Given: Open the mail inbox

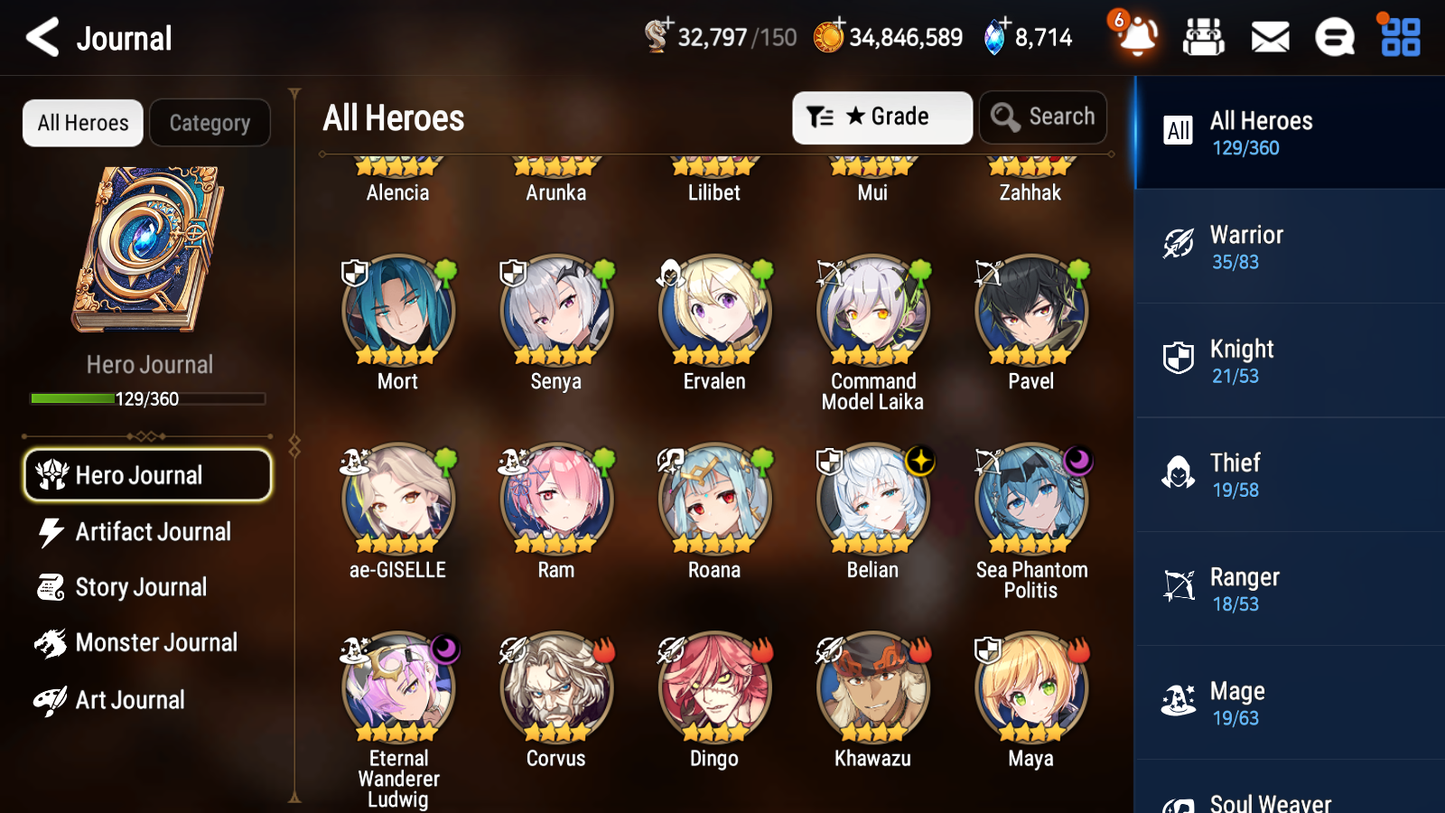Looking at the screenshot, I should (x=1269, y=36).
